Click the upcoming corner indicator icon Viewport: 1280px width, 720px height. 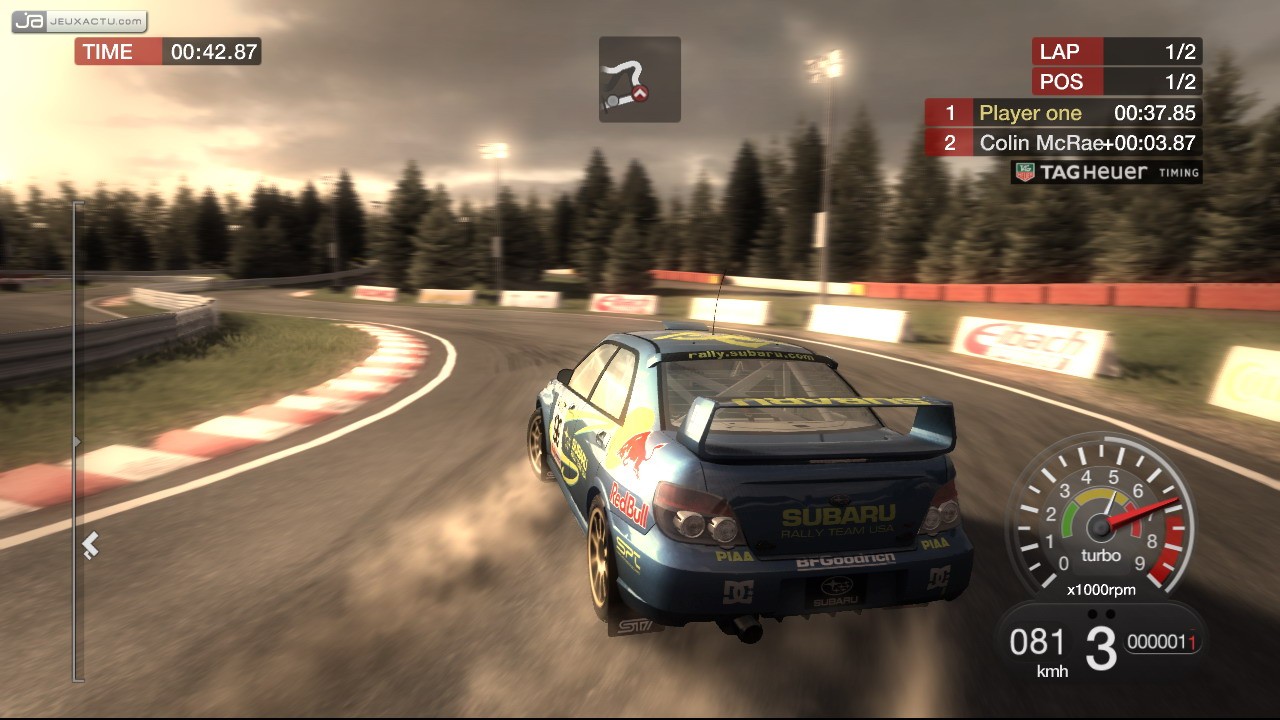click(639, 80)
